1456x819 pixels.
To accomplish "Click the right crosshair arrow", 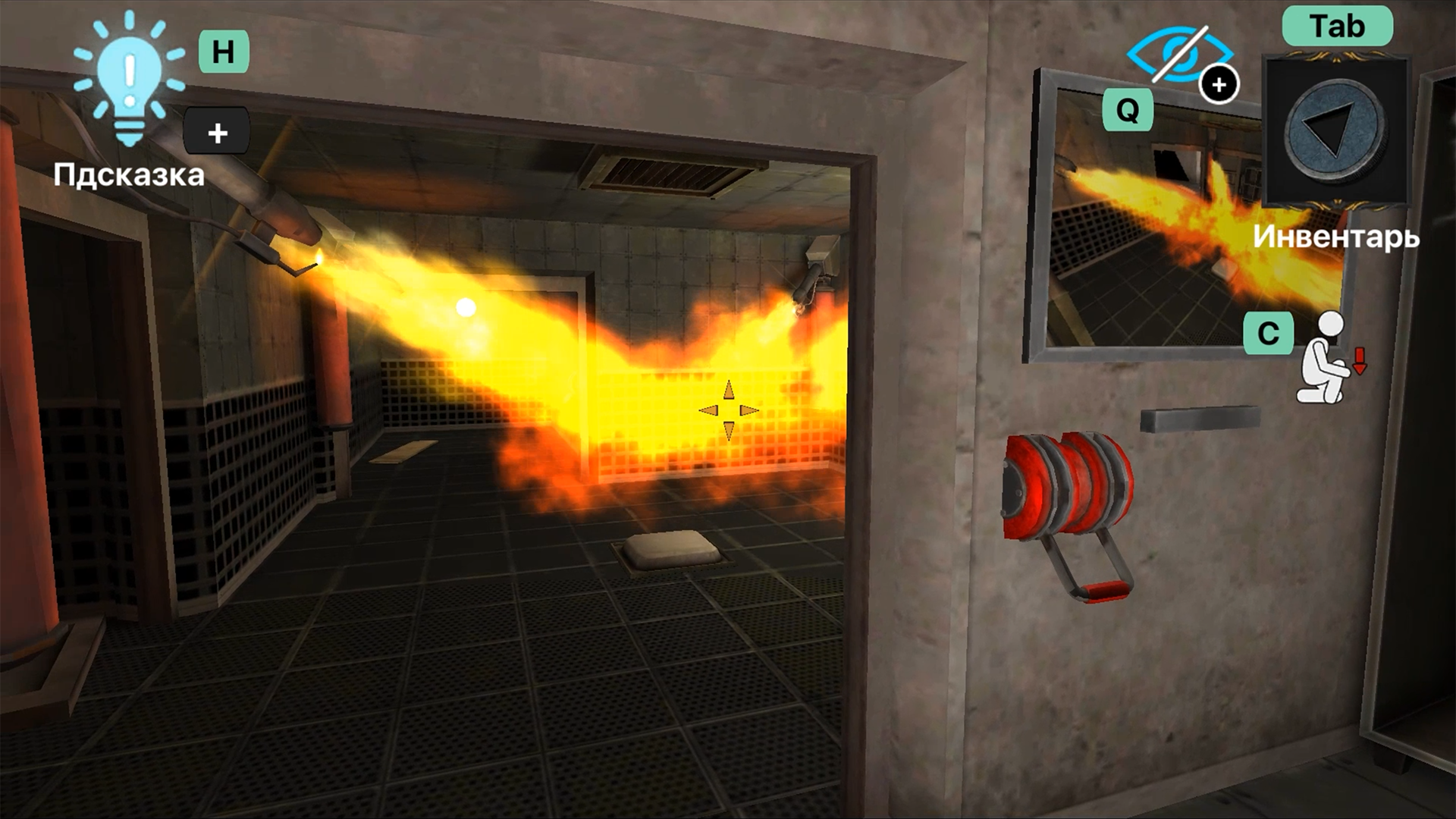I will pyautogui.click(x=749, y=409).
